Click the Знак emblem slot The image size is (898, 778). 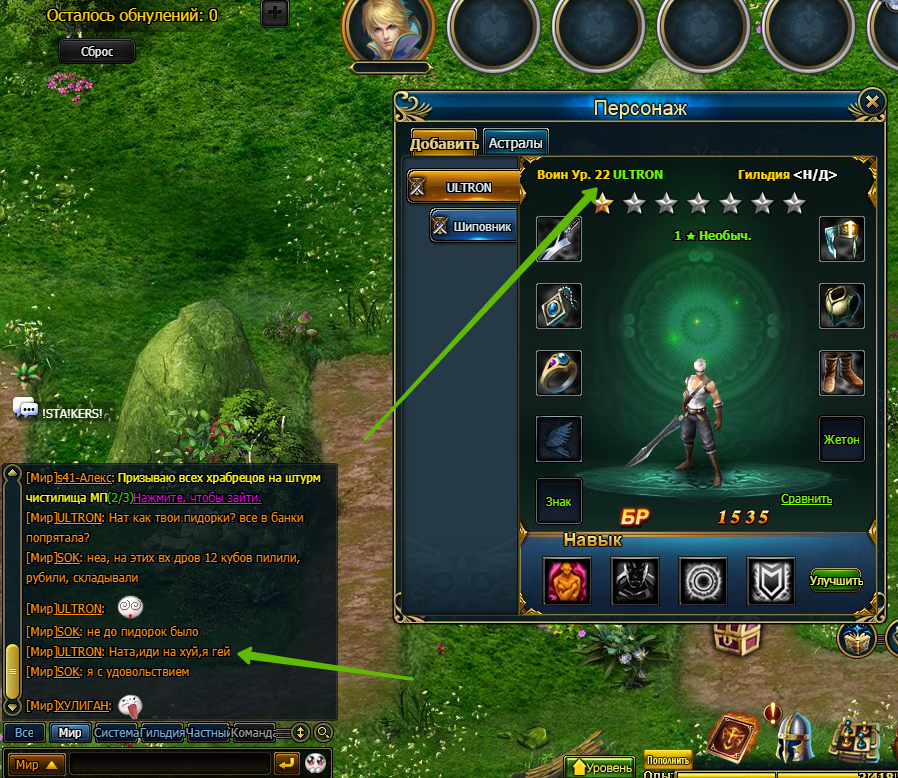click(x=559, y=500)
